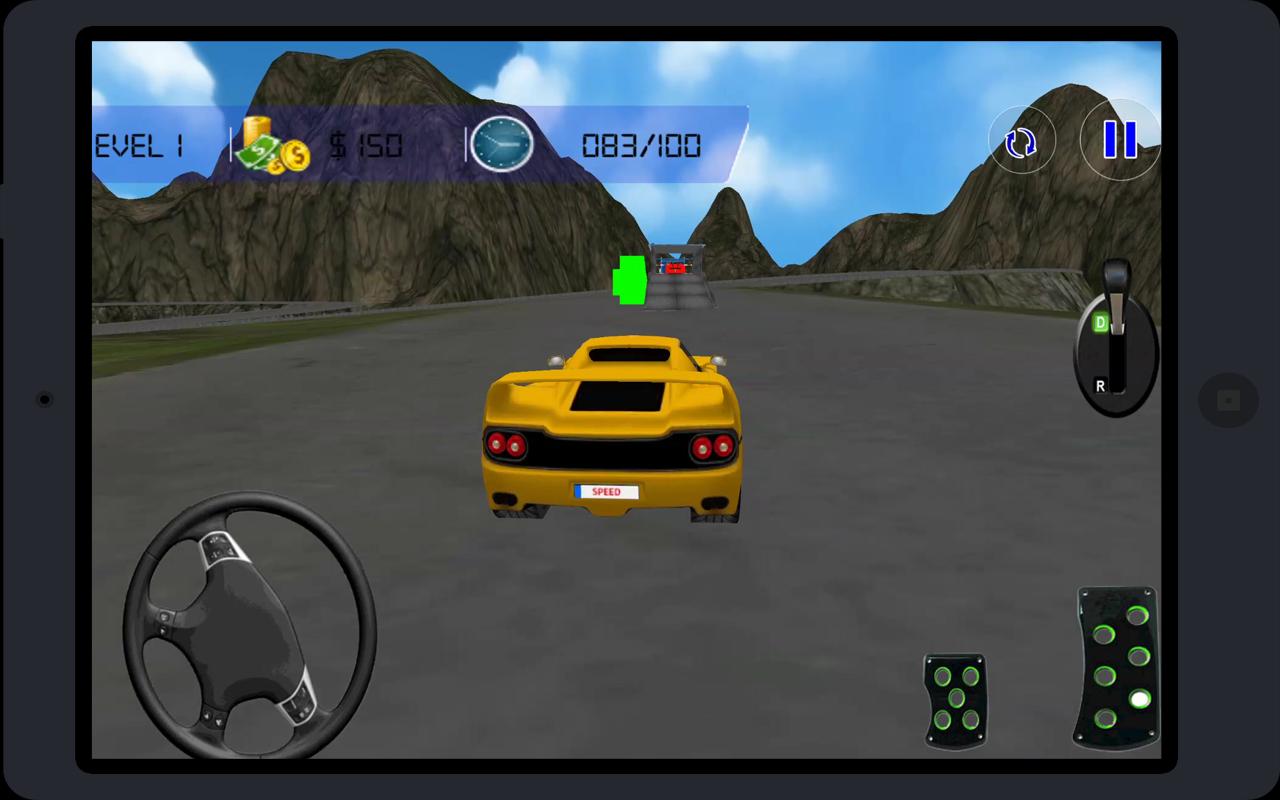This screenshot has width=1280, height=800.
Task: Set the gear lever to D
Action: point(1101,323)
